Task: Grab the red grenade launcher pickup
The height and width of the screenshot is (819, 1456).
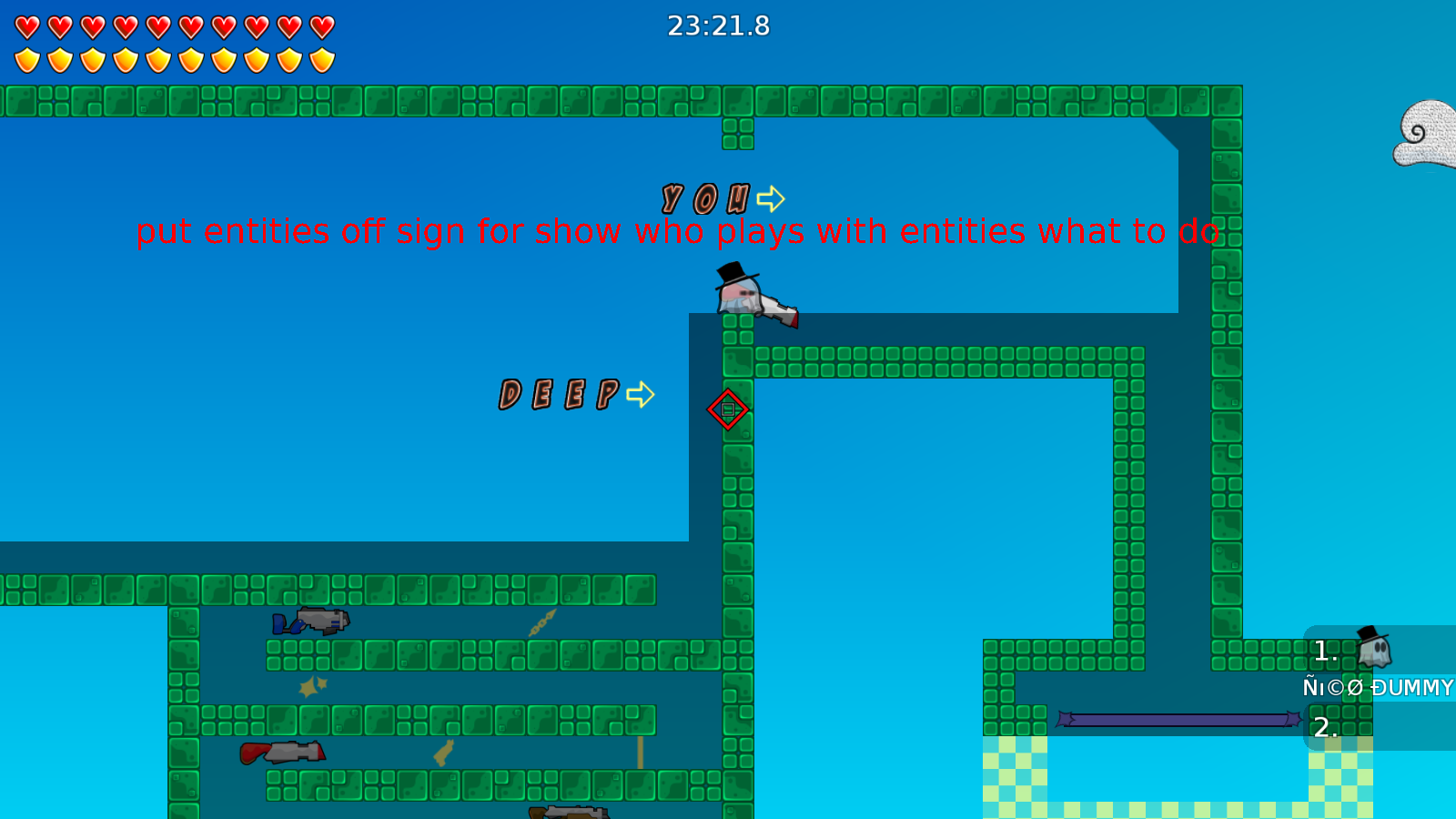Action: [282, 753]
